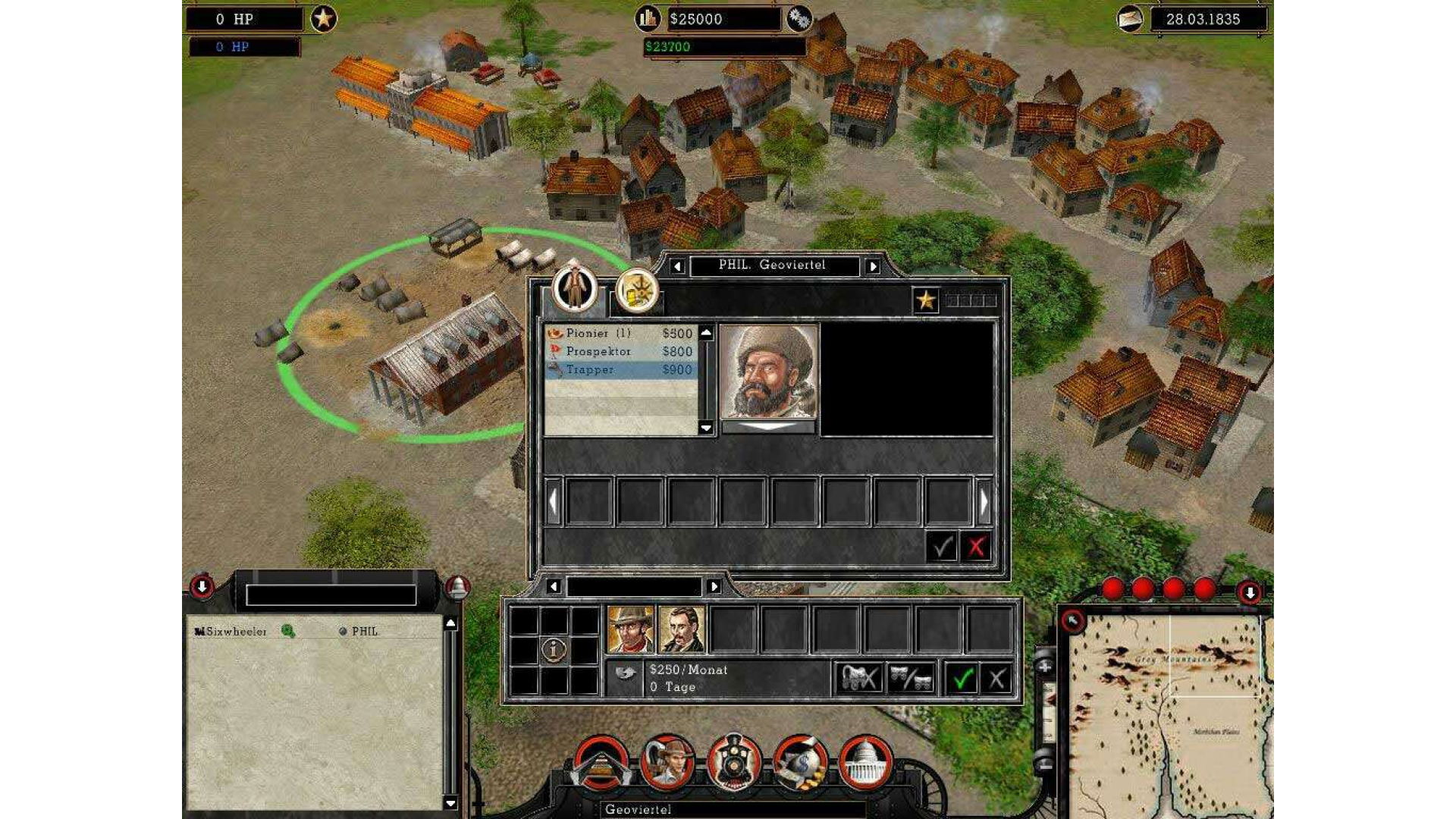This screenshot has width=1456, height=819.
Task: Switch to the standing figure personnel tab
Action: 575,289
